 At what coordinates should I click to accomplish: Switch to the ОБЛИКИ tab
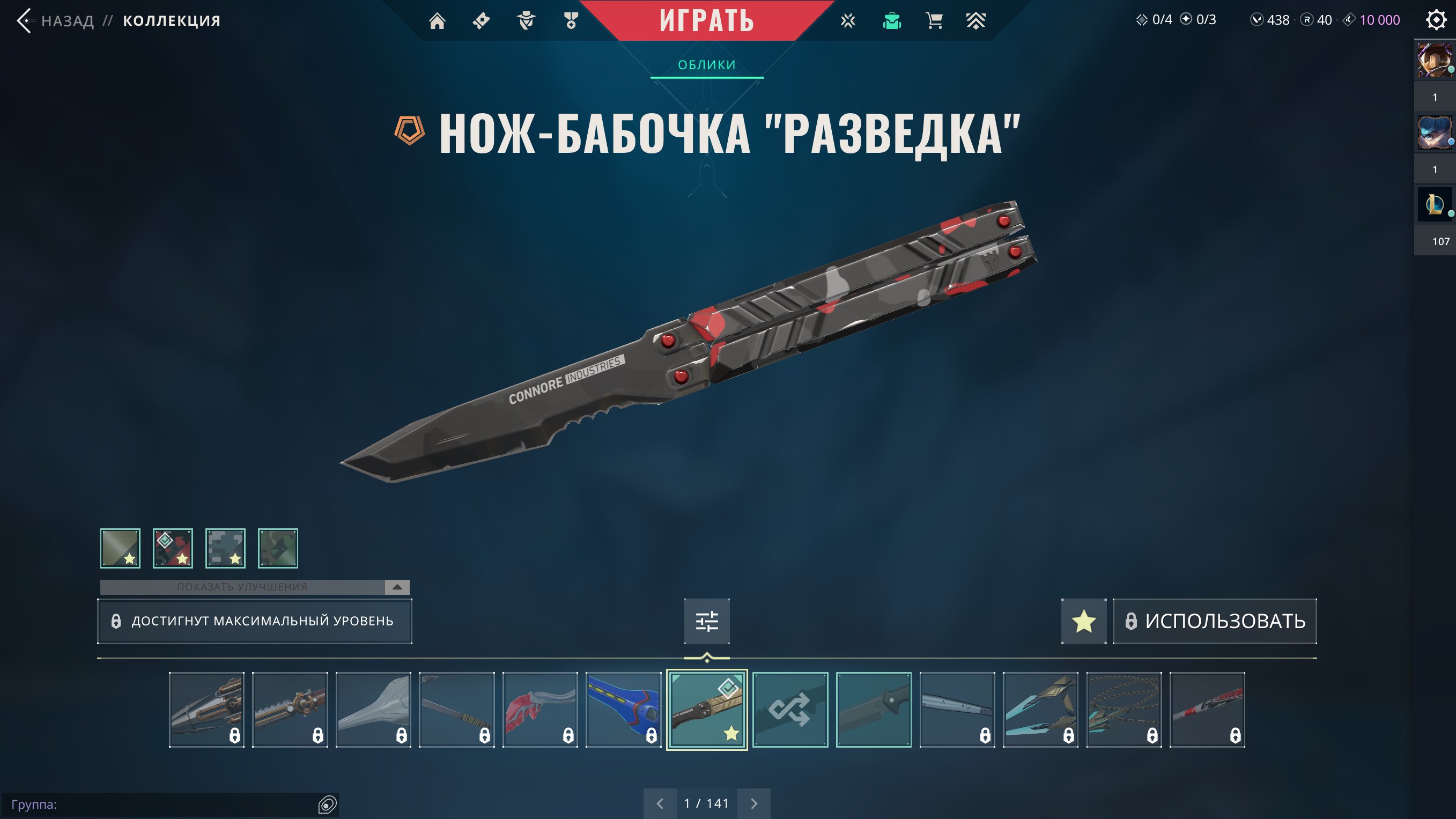point(706,65)
